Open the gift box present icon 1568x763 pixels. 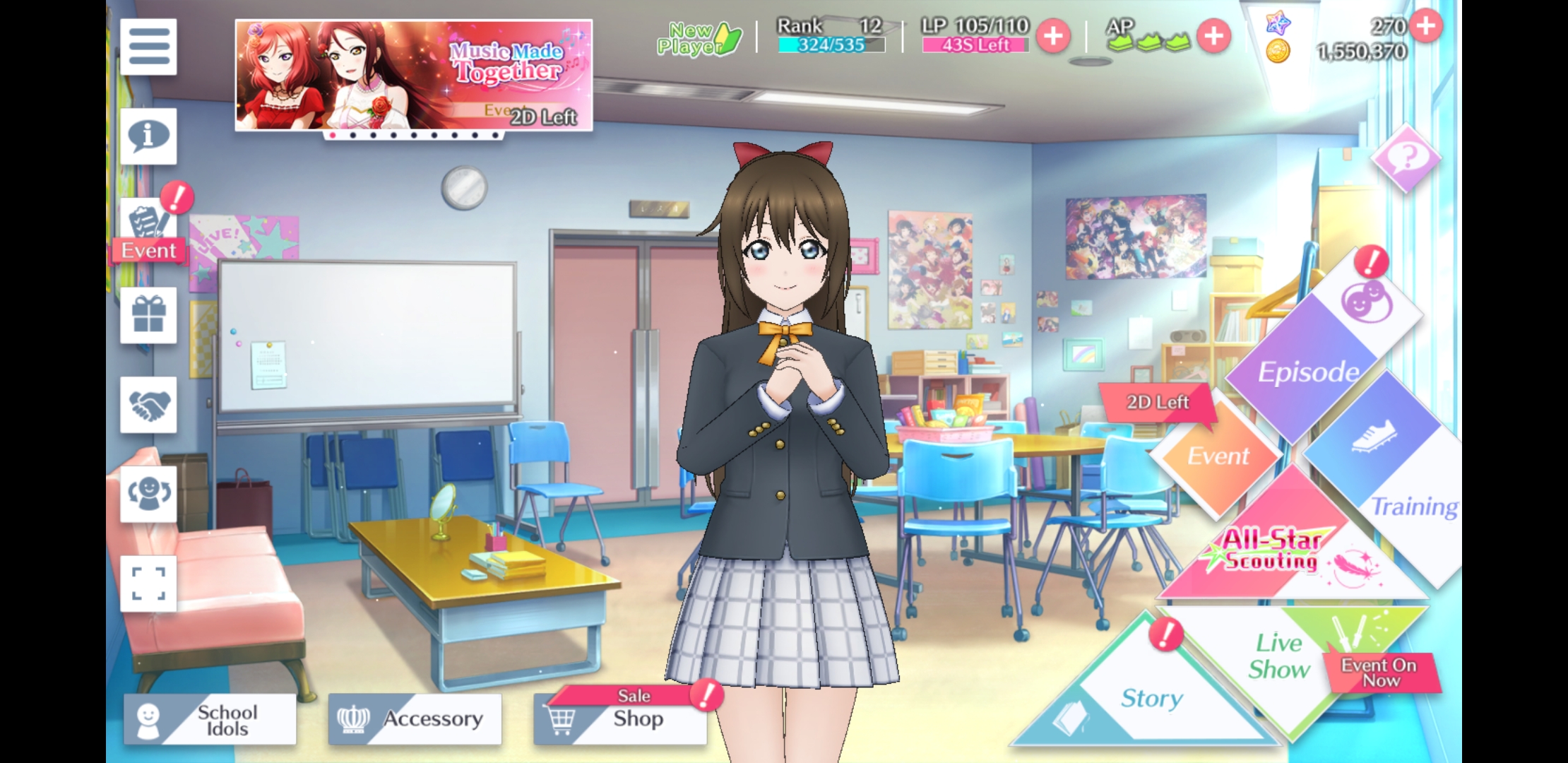click(x=148, y=315)
